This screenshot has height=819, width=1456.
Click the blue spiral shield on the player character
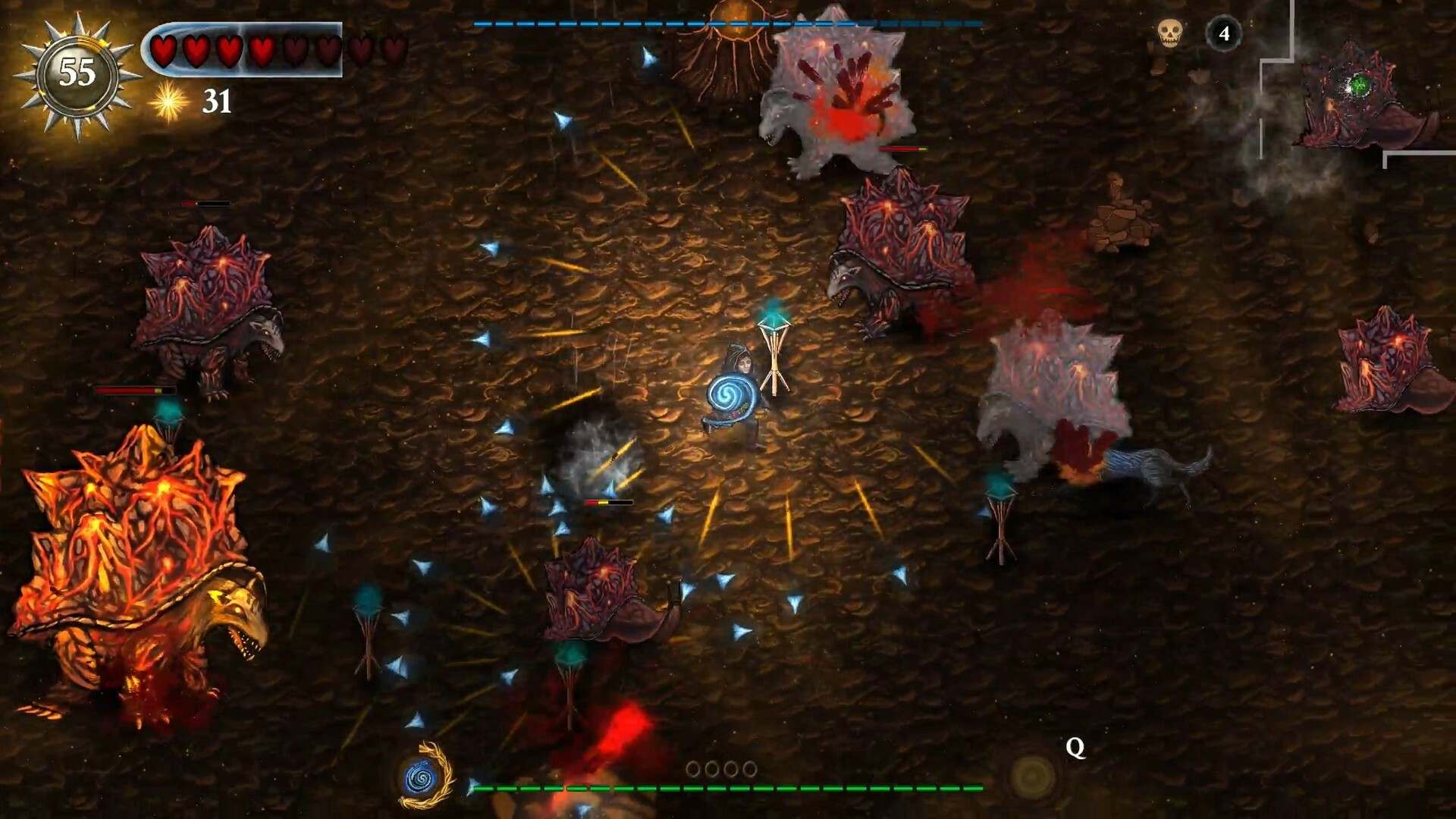730,396
